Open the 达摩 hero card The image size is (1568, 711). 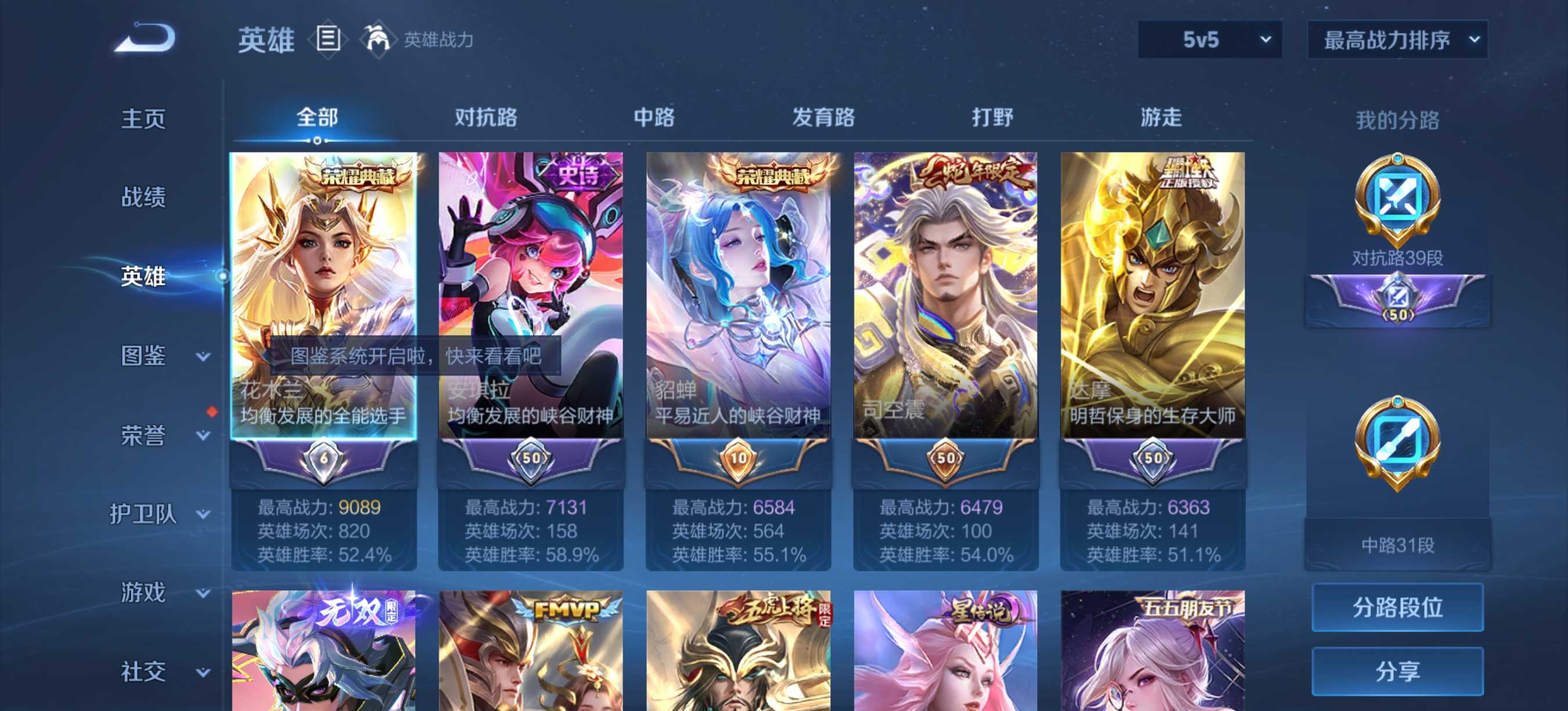click(x=1152, y=292)
